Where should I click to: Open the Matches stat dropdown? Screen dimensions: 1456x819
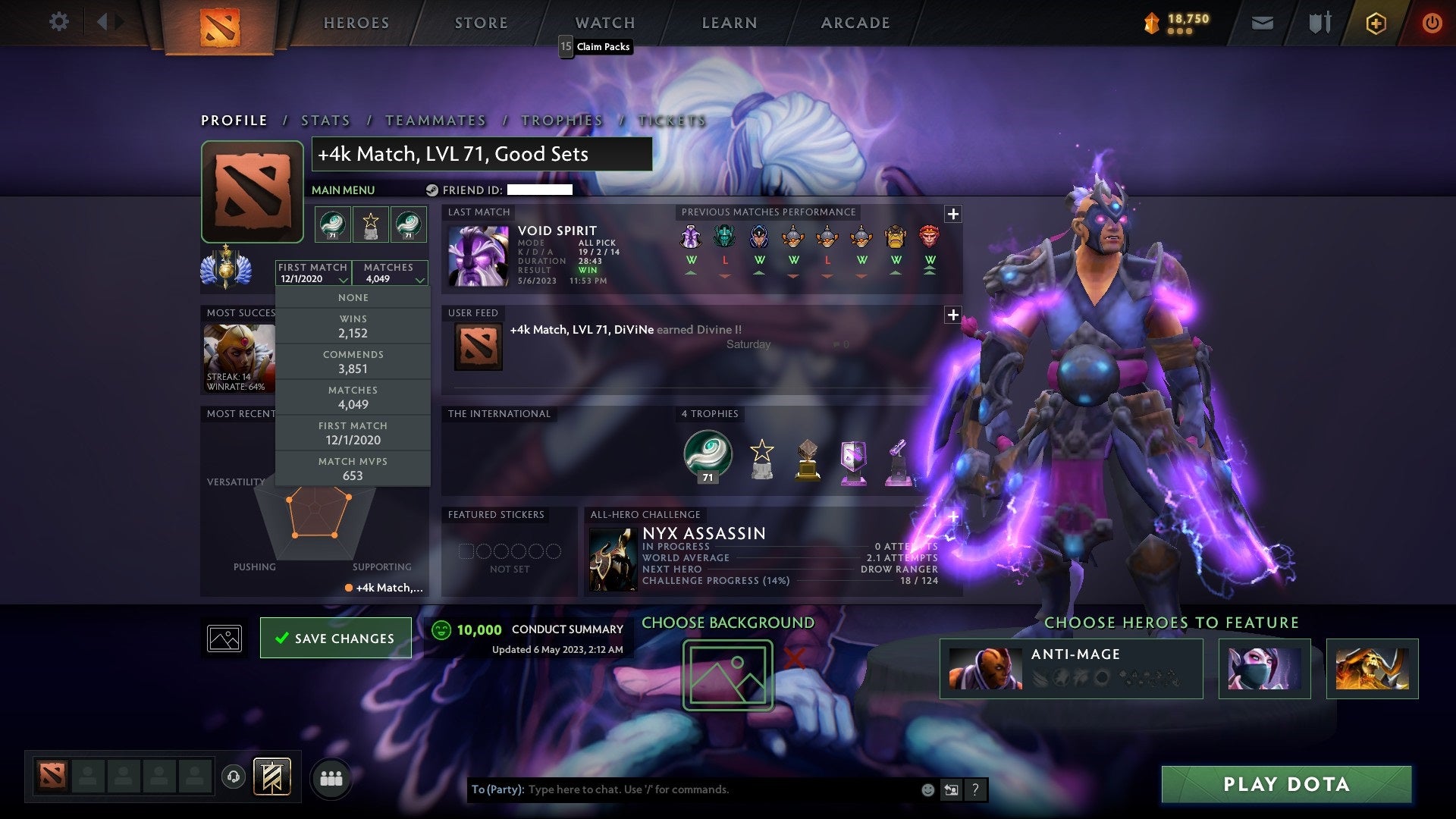(390, 273)
